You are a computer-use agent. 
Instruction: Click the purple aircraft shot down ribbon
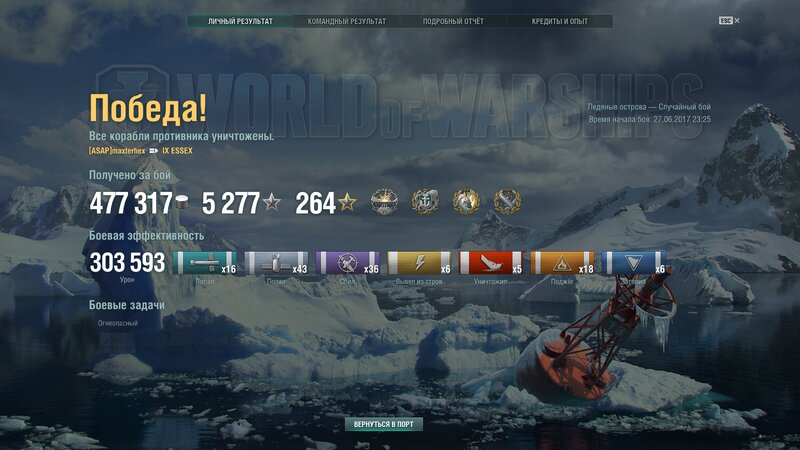[347, 263]
